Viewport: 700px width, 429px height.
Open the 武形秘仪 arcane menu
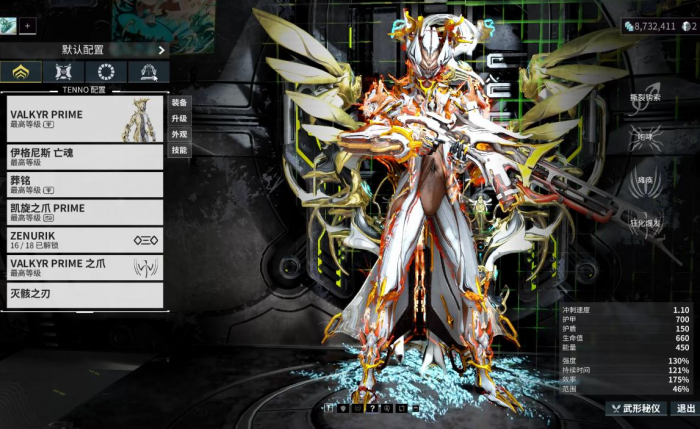click(x=636, y=408)
